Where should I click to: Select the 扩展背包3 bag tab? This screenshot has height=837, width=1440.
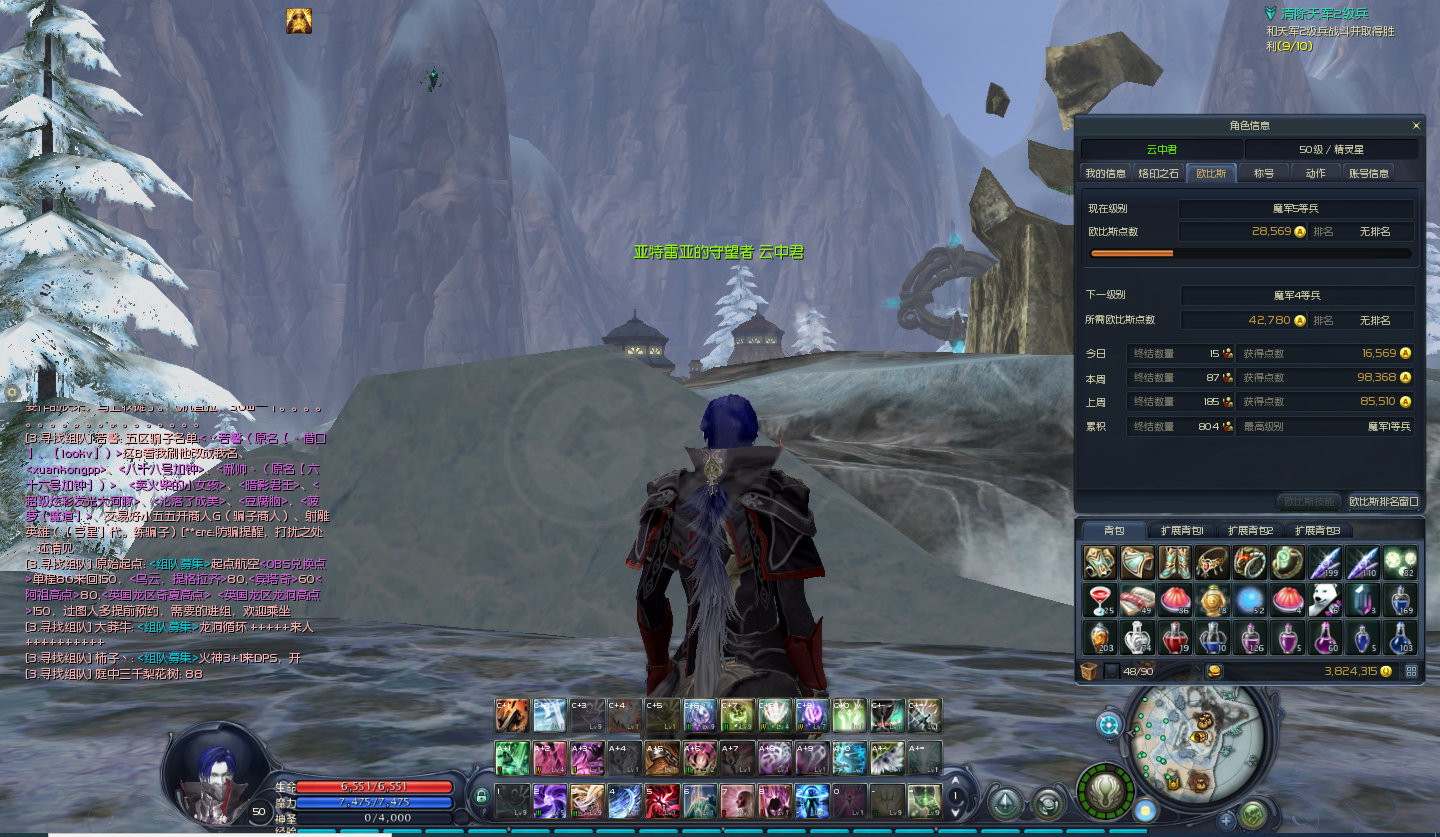tap(1317, 530)
